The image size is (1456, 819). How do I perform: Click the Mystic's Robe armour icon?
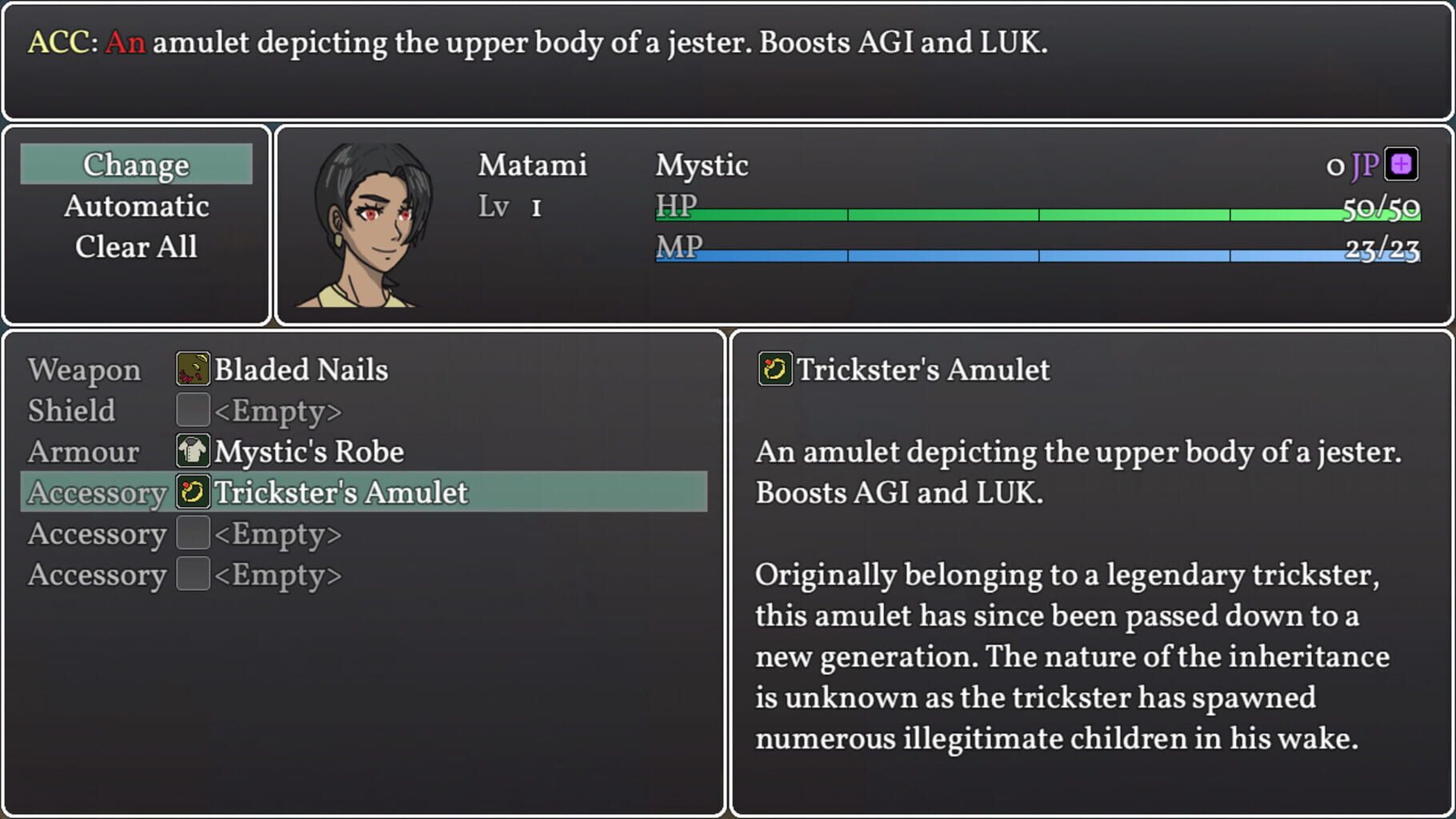coord(191,451)
